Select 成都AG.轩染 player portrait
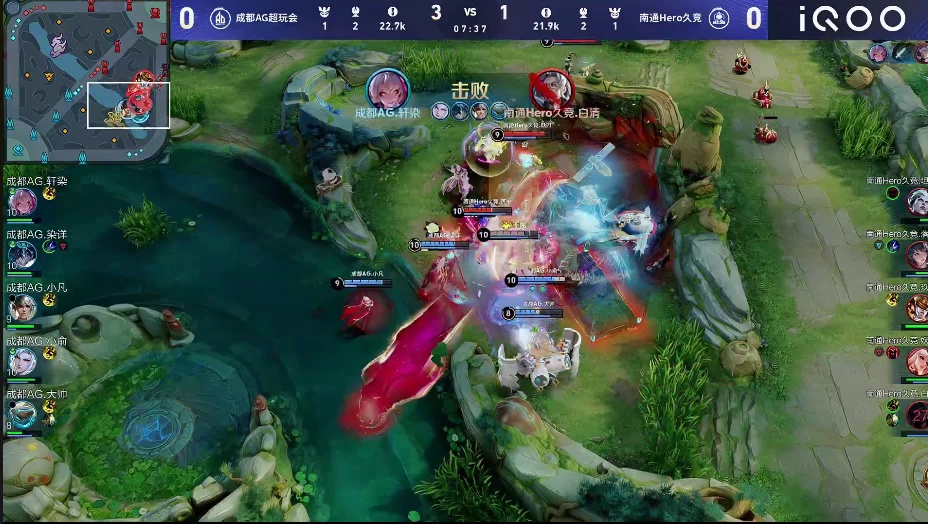Viewport: 928px width, 524px height. point(21,203)
